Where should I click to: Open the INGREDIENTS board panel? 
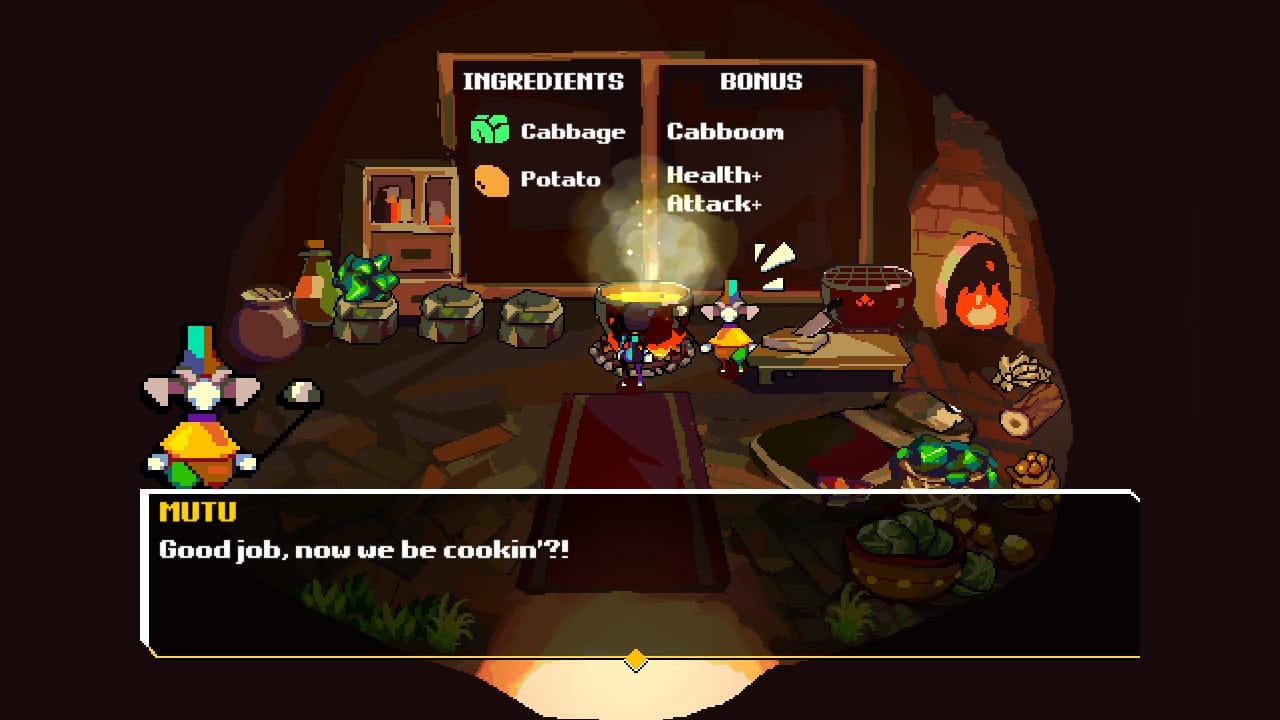543,82
